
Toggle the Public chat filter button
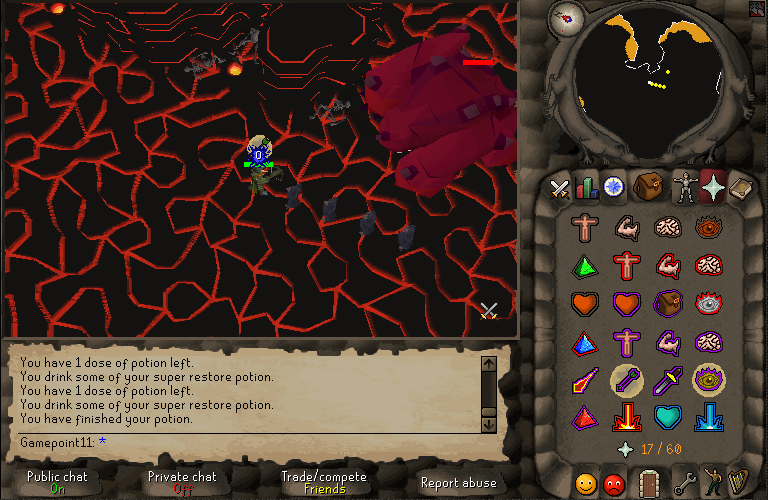pyautogui.click(x=57, y=482)
